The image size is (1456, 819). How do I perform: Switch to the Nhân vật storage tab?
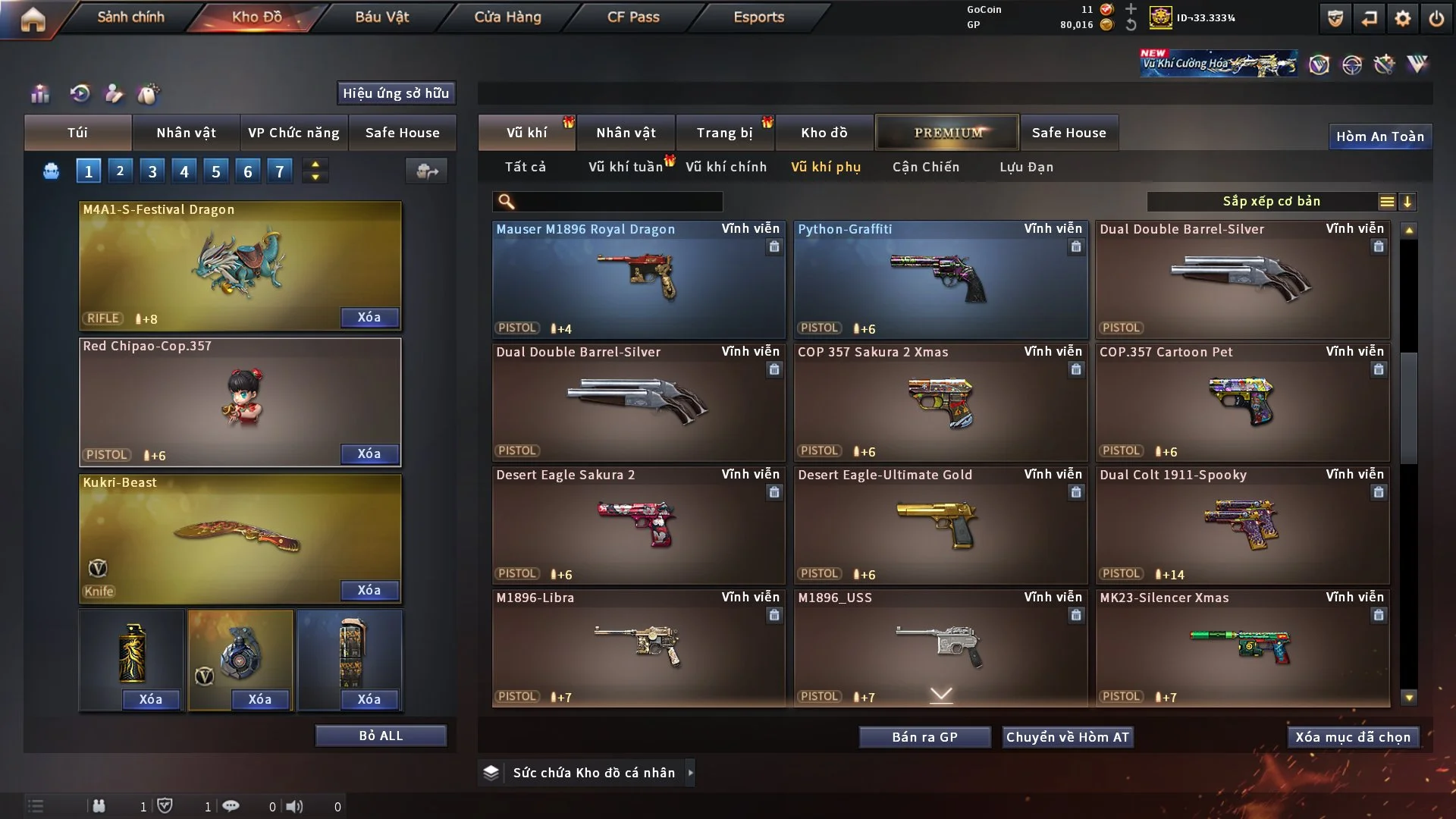point(626,133)
